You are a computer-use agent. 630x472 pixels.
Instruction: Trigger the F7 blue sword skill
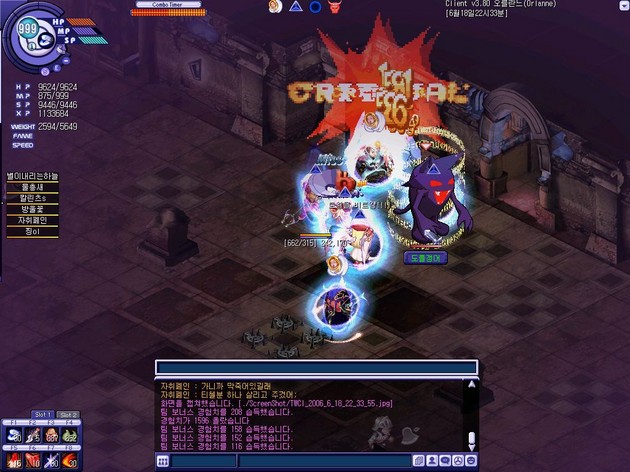(52, 460)
